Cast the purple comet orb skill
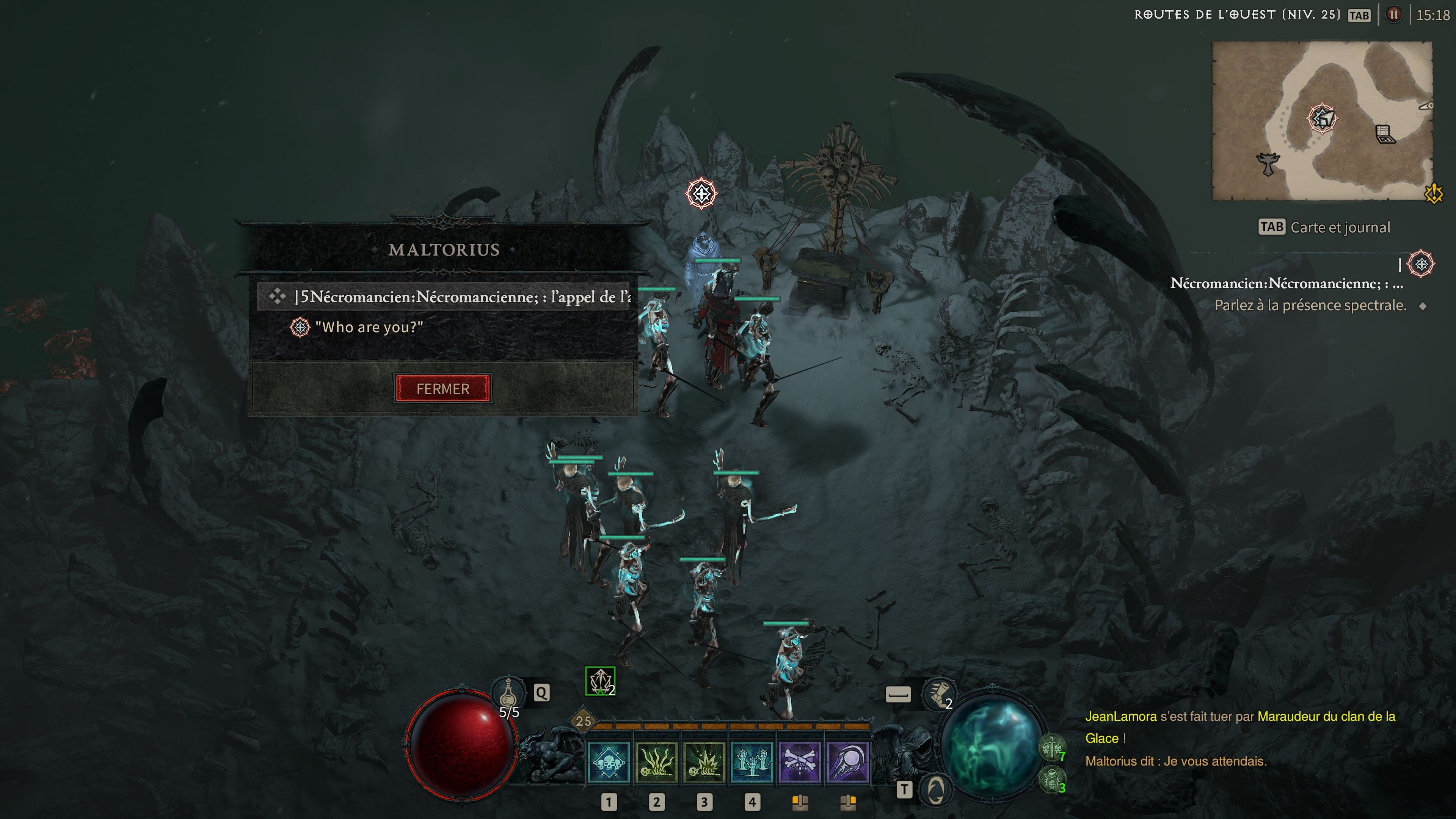The image size is (1456, 819). click(847, 762)
